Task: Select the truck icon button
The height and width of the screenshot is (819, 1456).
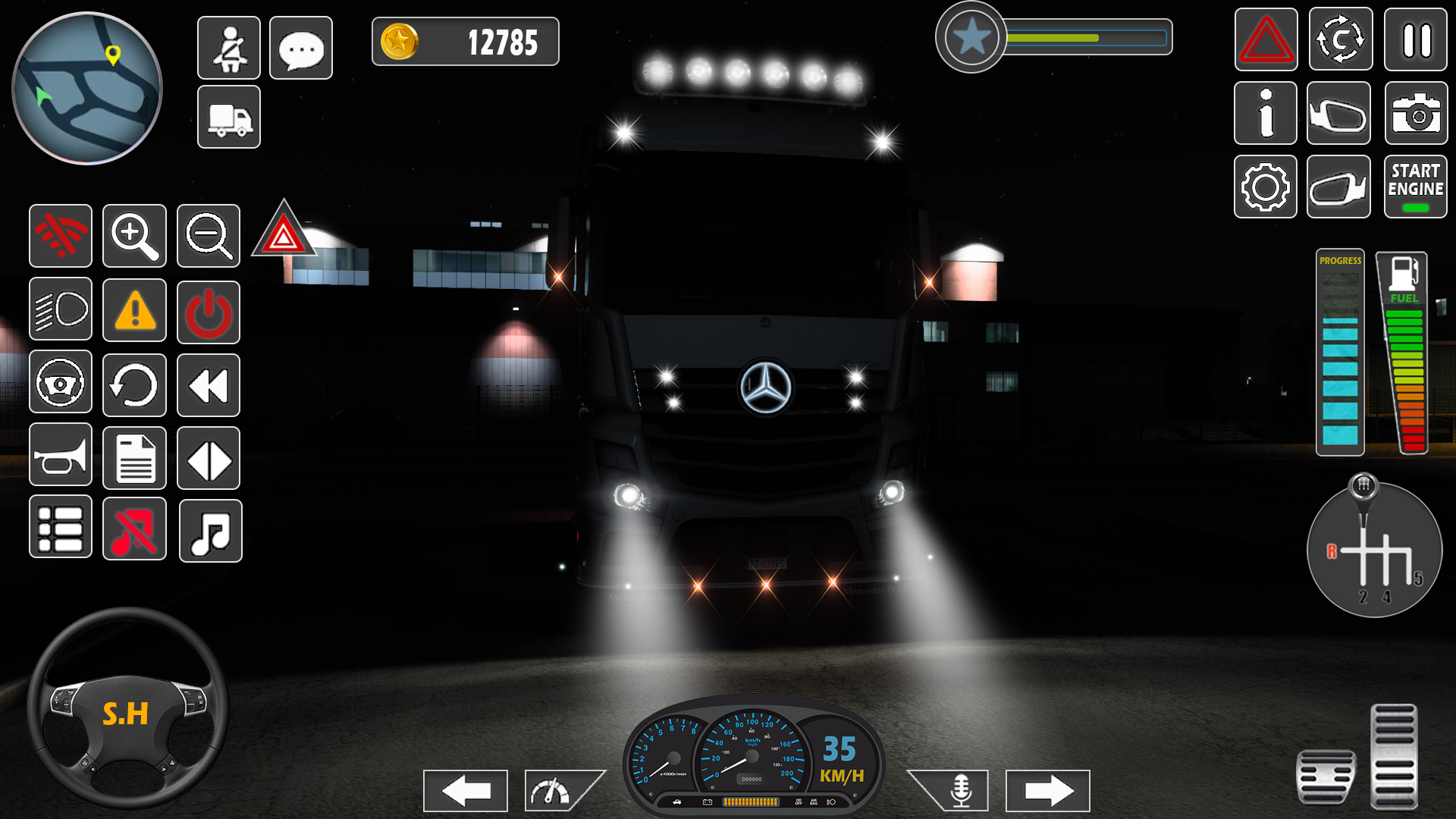Action: pyautogui.click(x=229, y=117)
